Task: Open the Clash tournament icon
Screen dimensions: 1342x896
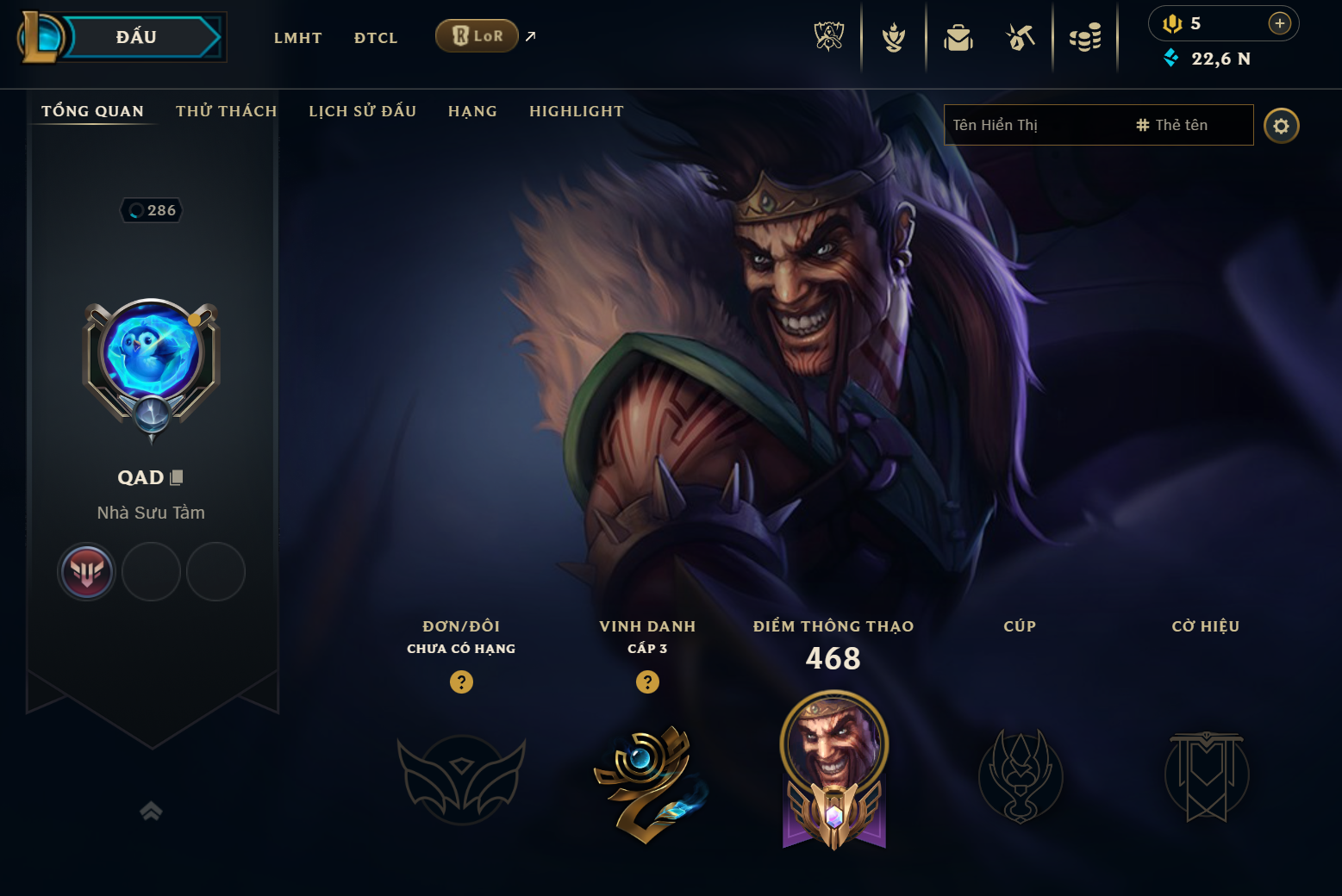Action: click(895, 36)
